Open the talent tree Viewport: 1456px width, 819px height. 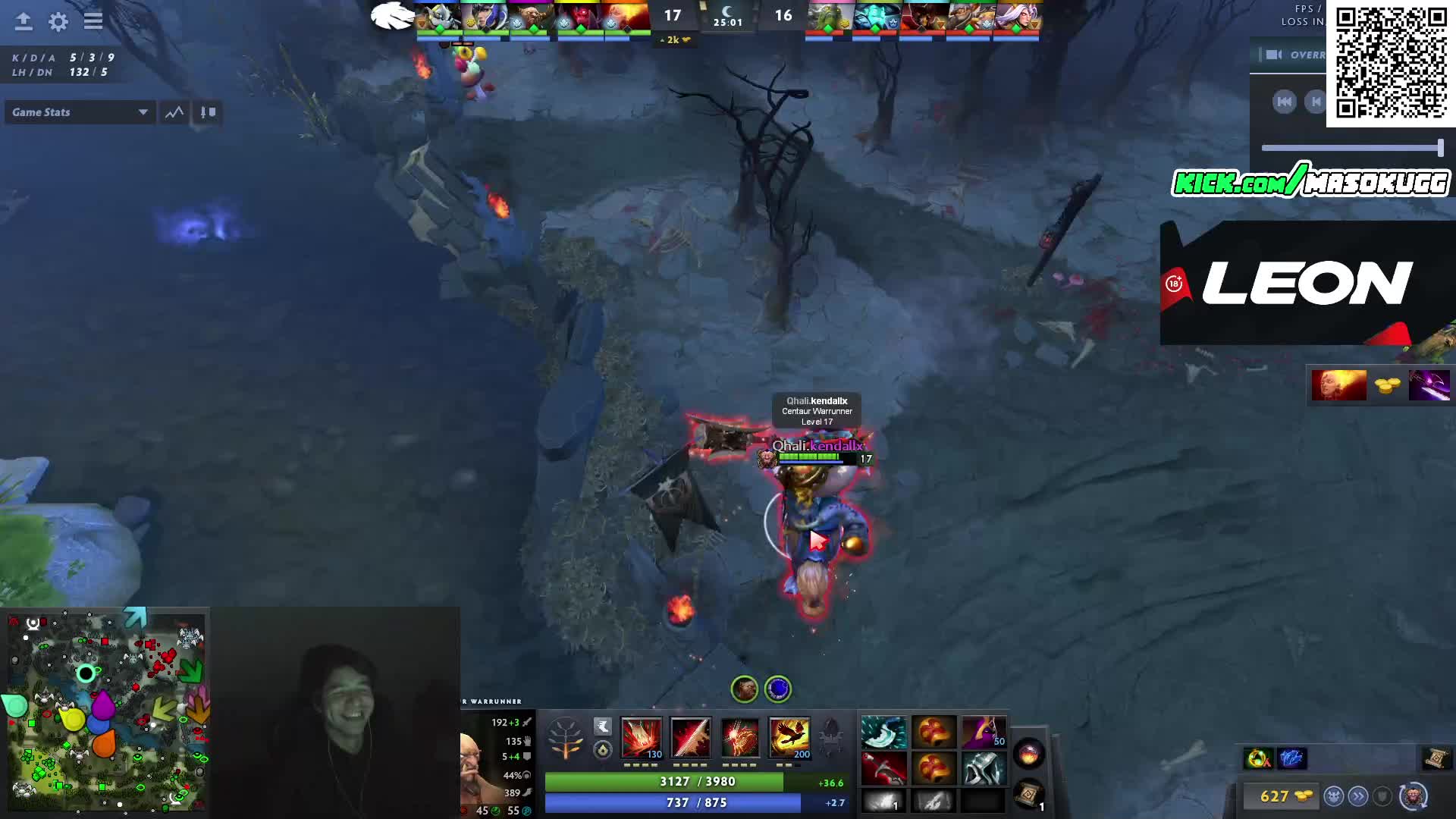click(x=565, y=737)
